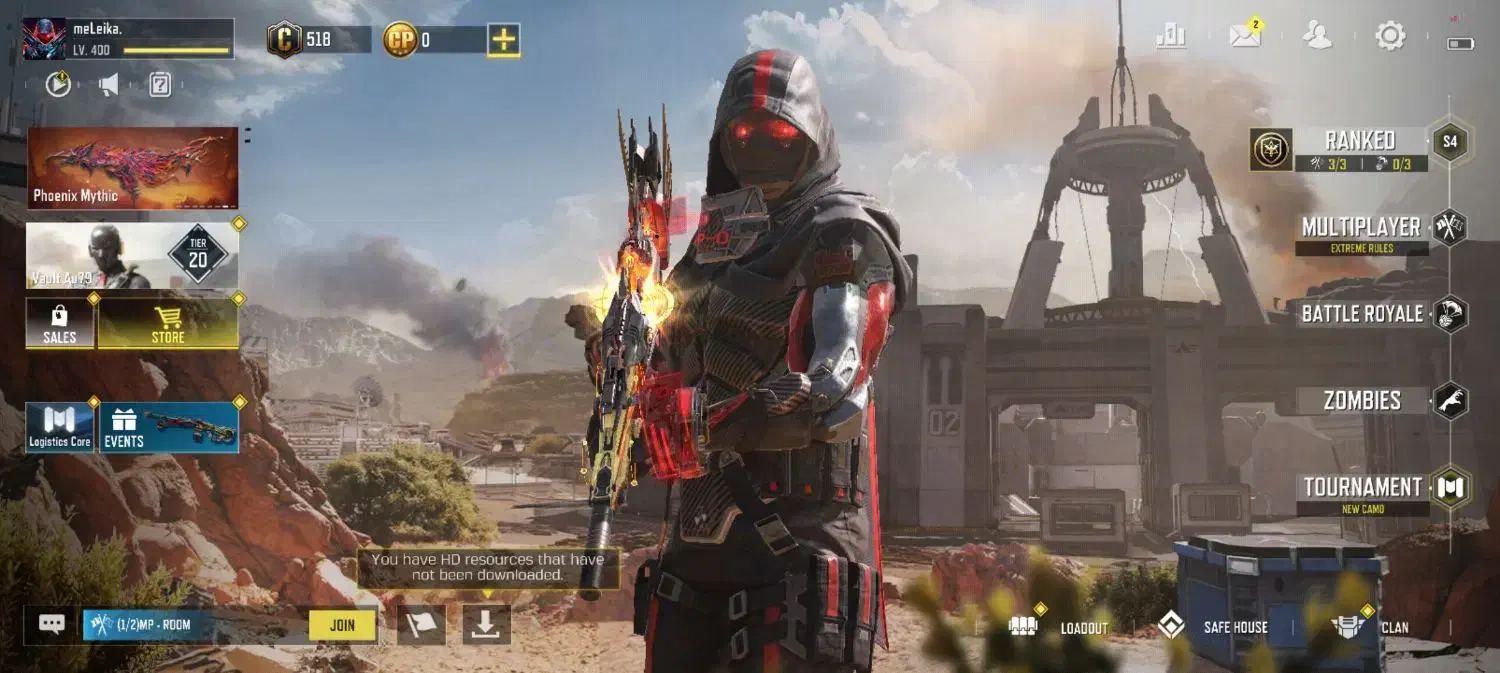Select Battle Royale mode

click(1362, 314)
